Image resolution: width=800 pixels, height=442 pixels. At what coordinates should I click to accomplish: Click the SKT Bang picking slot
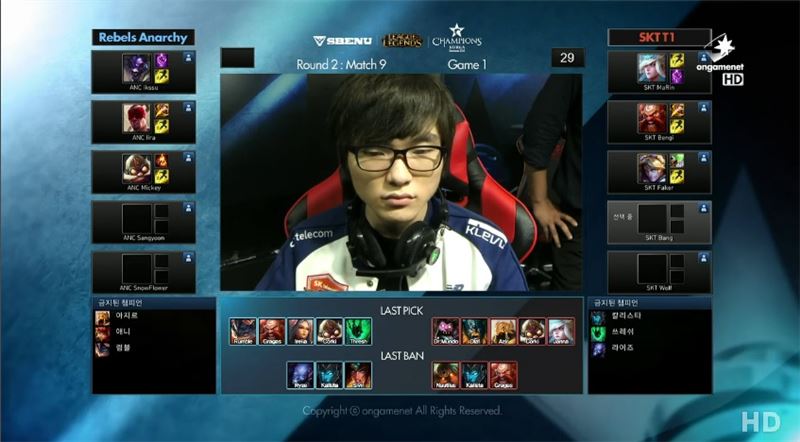pyautogui.click(x=659, y=222)
